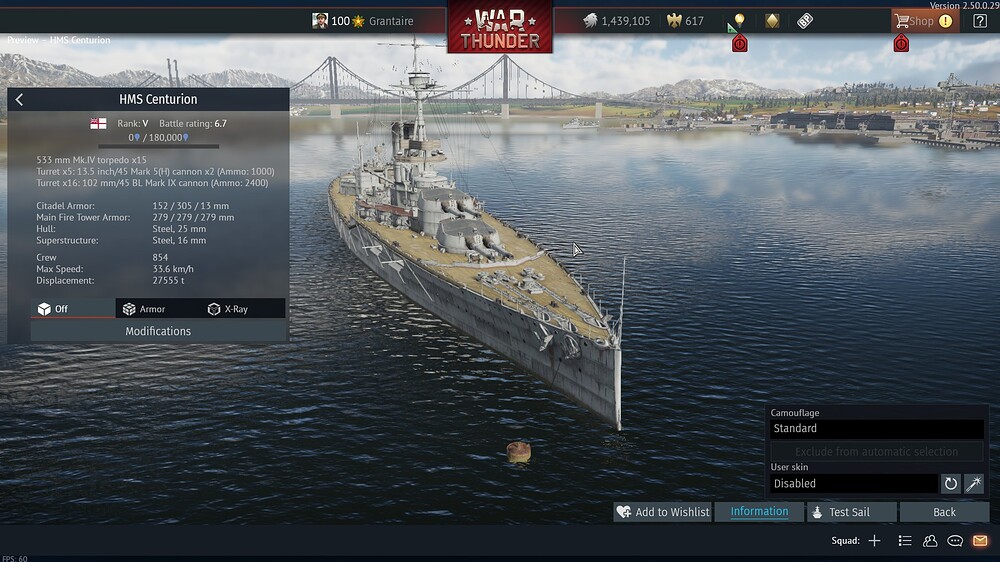Open the contacts list icon
1000x562 pixels.
tap(930, 541)
